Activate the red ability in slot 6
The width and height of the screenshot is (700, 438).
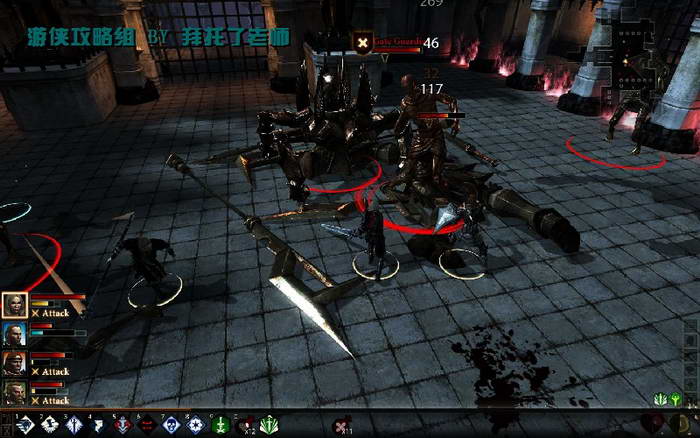coord(146,425)
